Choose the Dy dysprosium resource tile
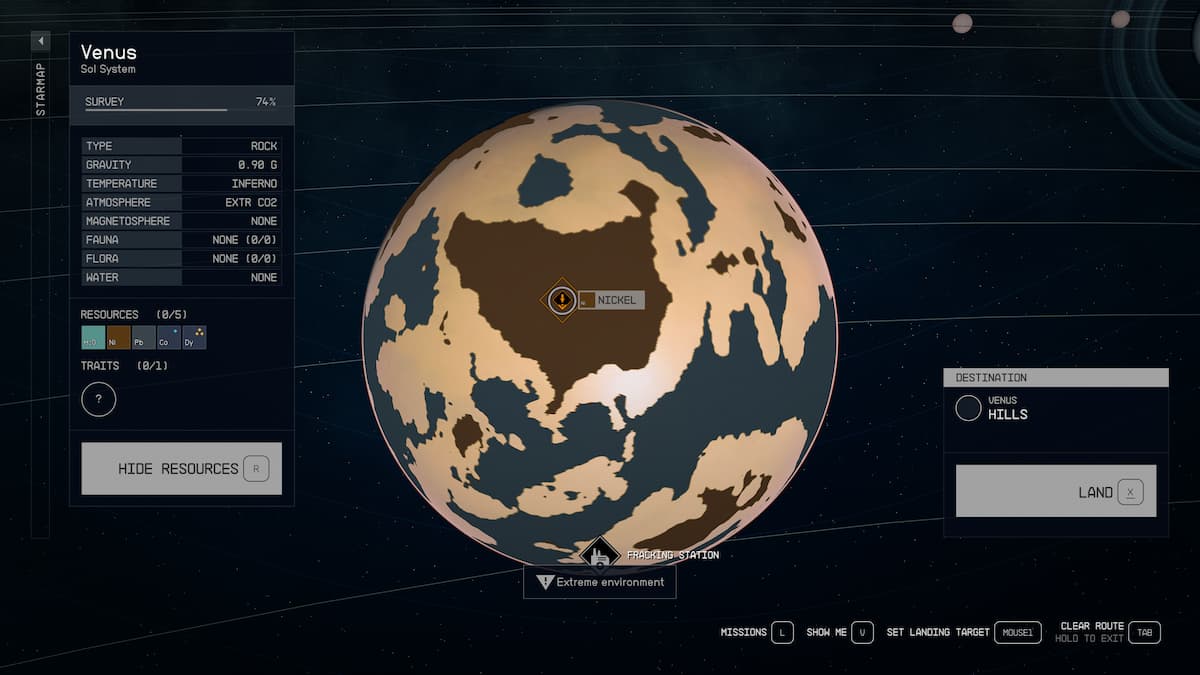 click(x=194, y=338)
